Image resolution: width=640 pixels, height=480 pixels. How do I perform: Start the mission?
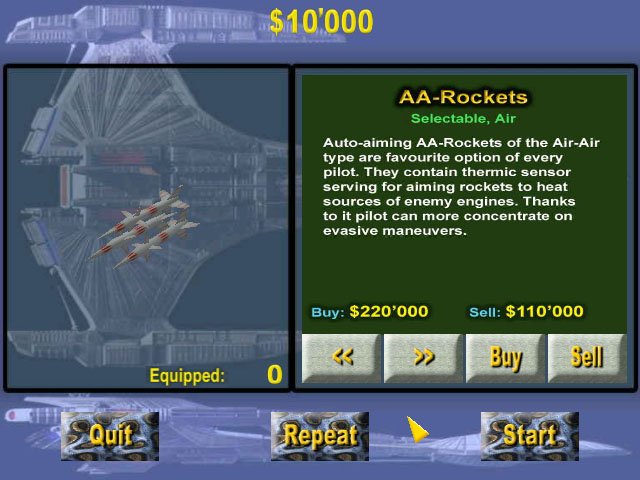(529, 435)
